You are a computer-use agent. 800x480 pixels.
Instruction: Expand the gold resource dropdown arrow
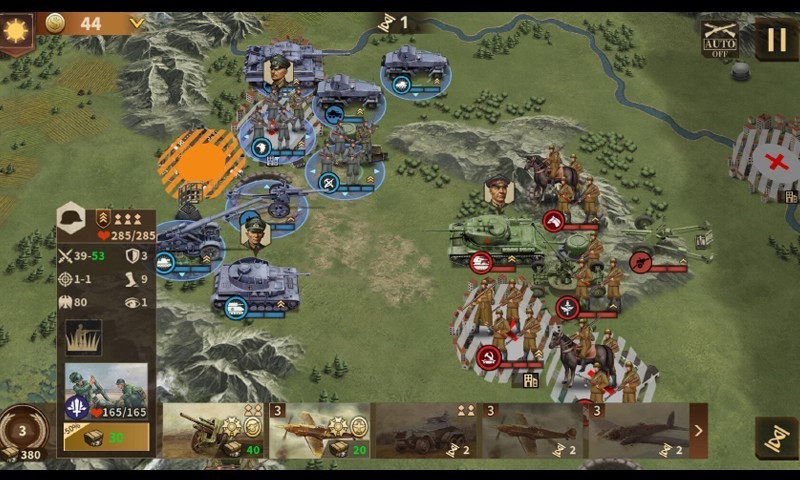(137, 23)
